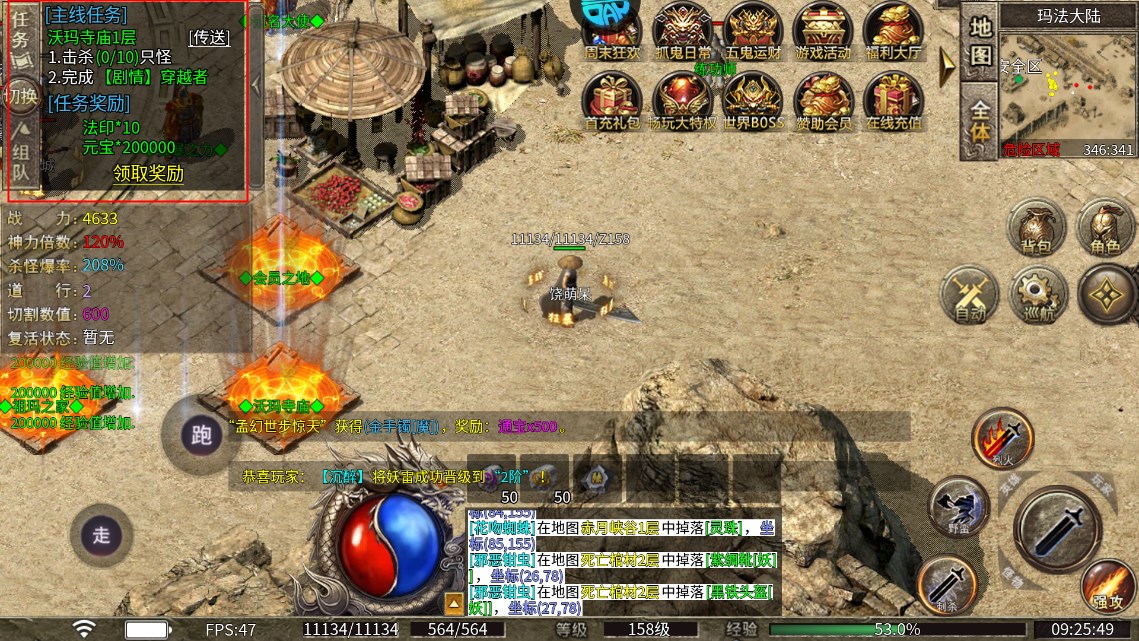The width and height of the screenshot is (1139, 641).
Task: Tap the round 切换 switch button
Action: coord(21,97)
